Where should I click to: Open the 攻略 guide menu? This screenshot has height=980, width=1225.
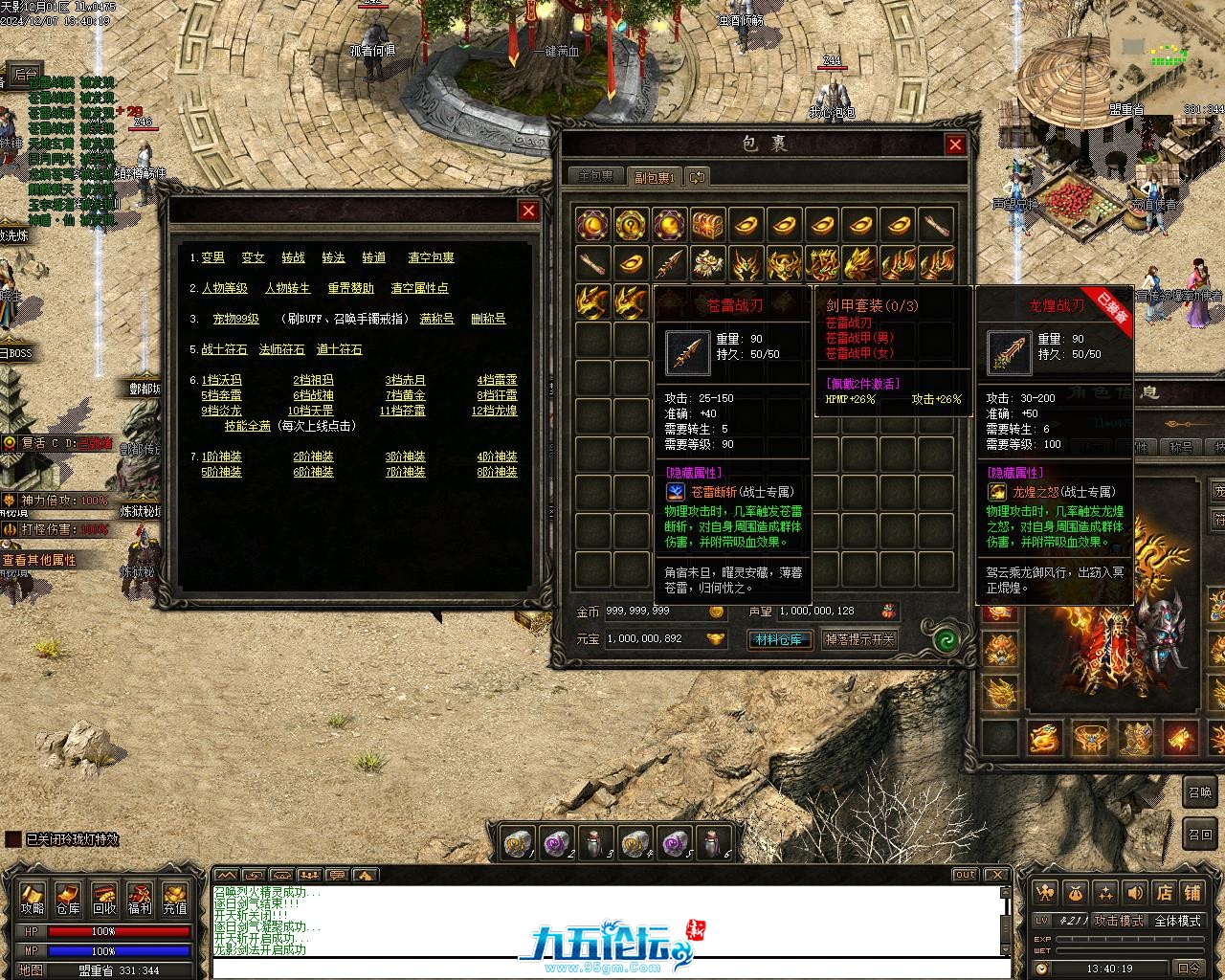pos(32,898)
